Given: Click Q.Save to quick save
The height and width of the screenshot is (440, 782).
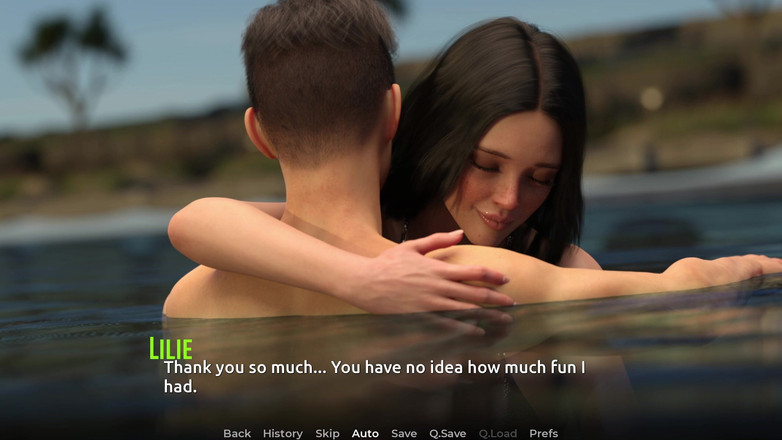Looking at the screenshot, I should (x=448, y=433).
